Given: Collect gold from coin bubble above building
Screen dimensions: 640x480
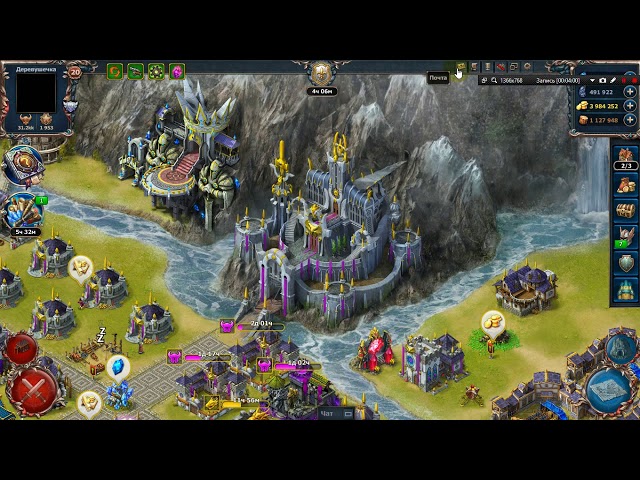Looking at the screenshot, I should pos(492,321).
